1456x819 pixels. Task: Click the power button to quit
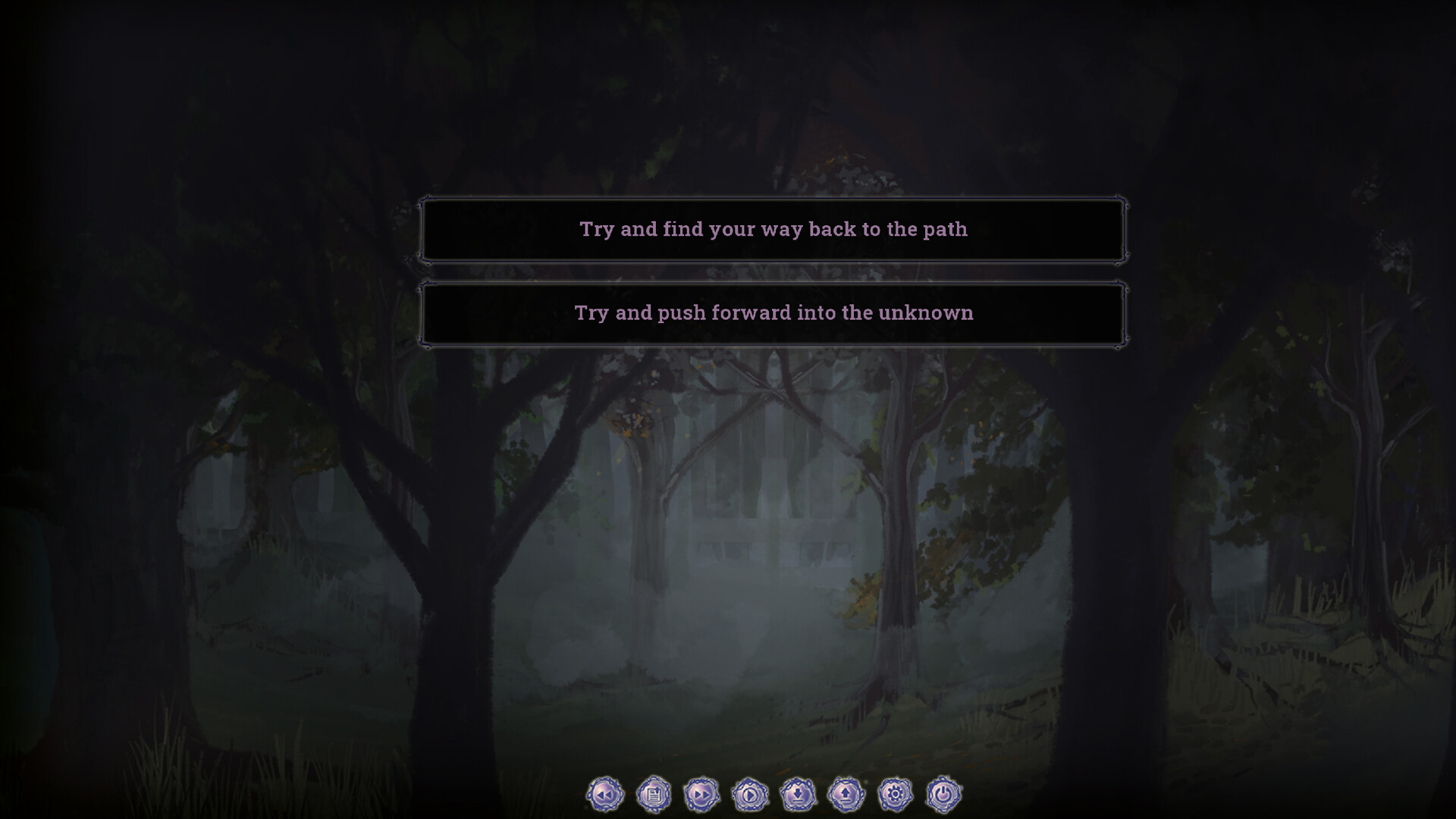point(943,794)
